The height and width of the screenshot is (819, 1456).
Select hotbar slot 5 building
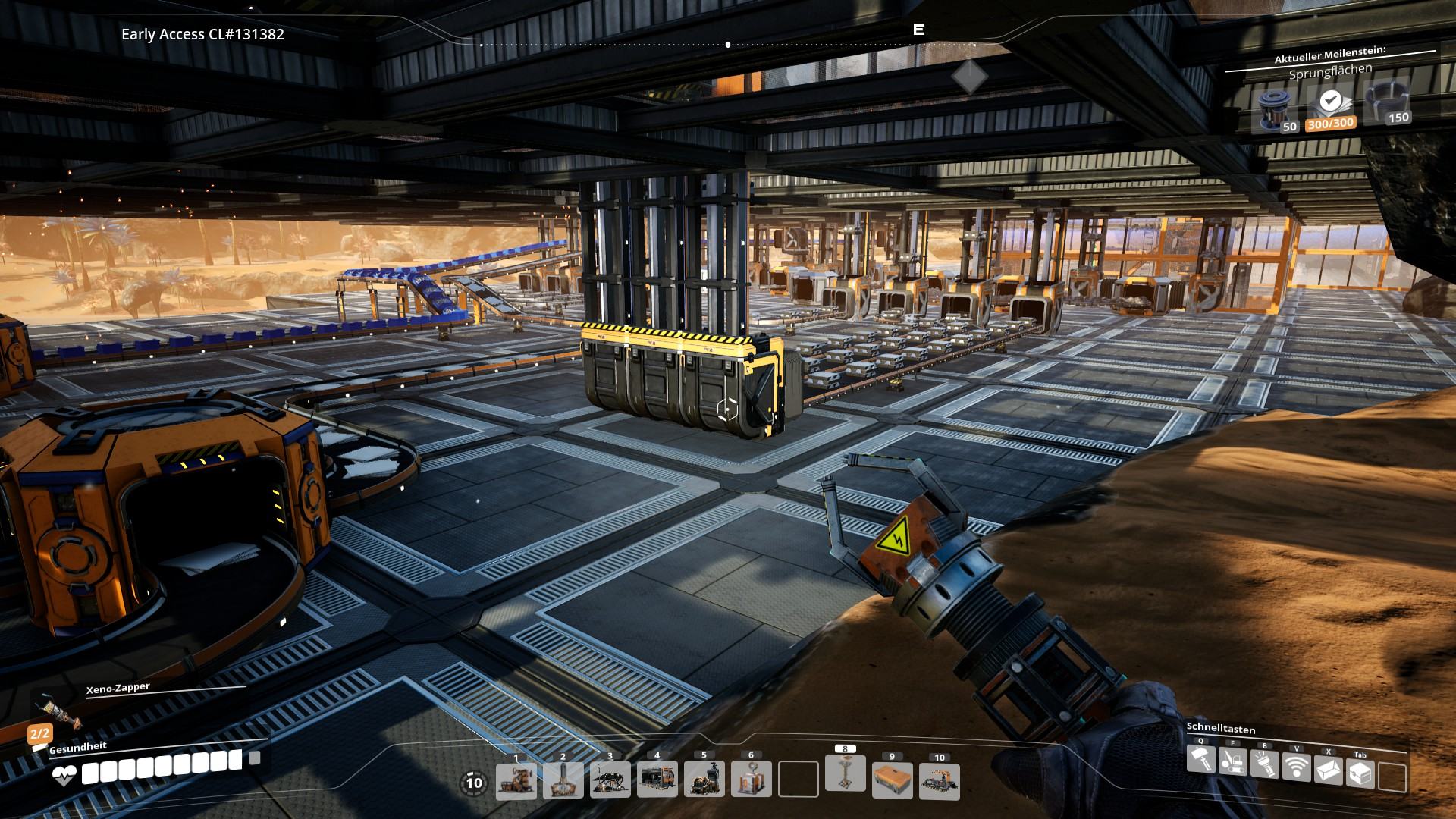coord(704,779)
